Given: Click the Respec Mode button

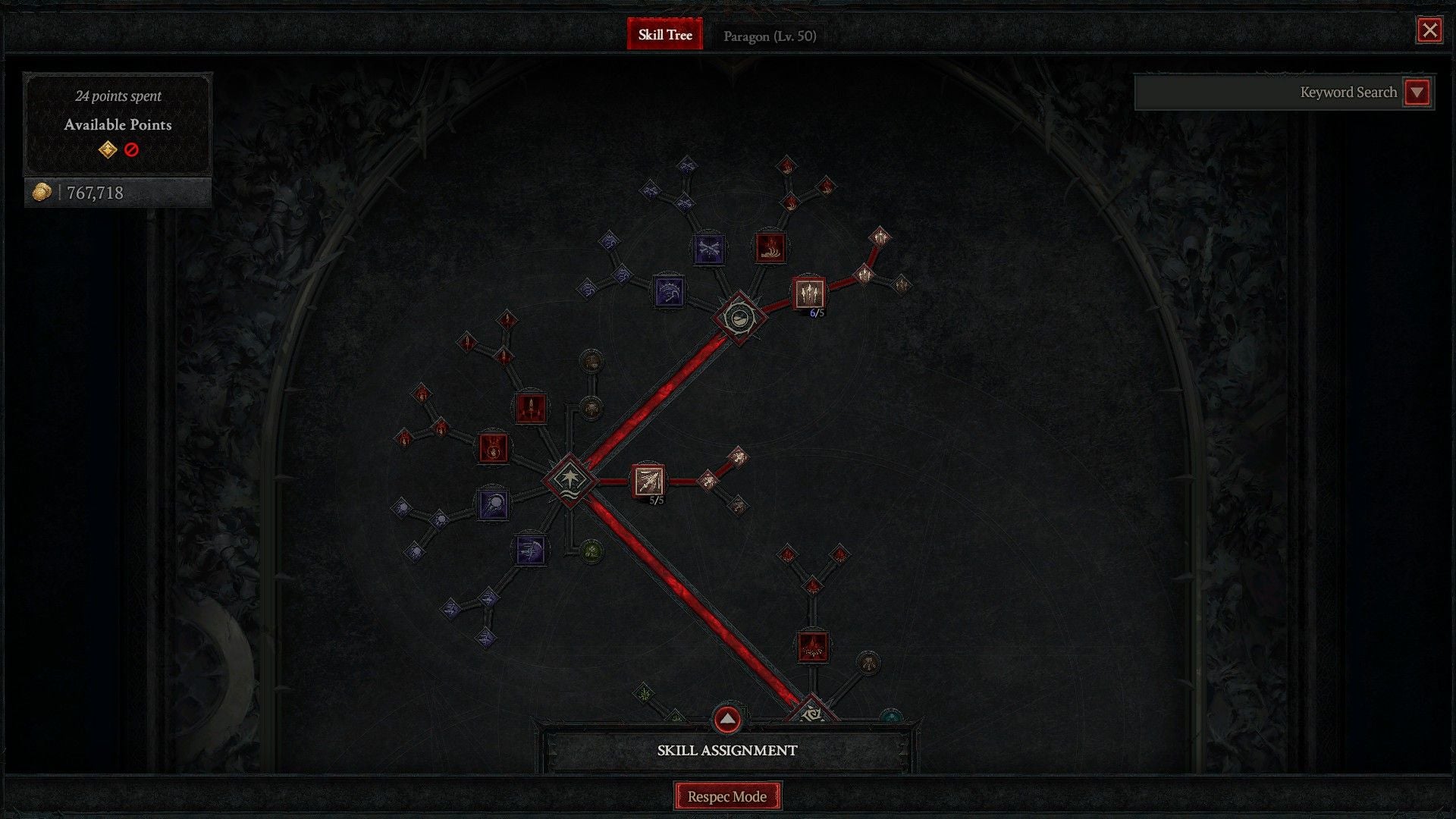Looking at the screenshot, I should click(x=727, y=796).
